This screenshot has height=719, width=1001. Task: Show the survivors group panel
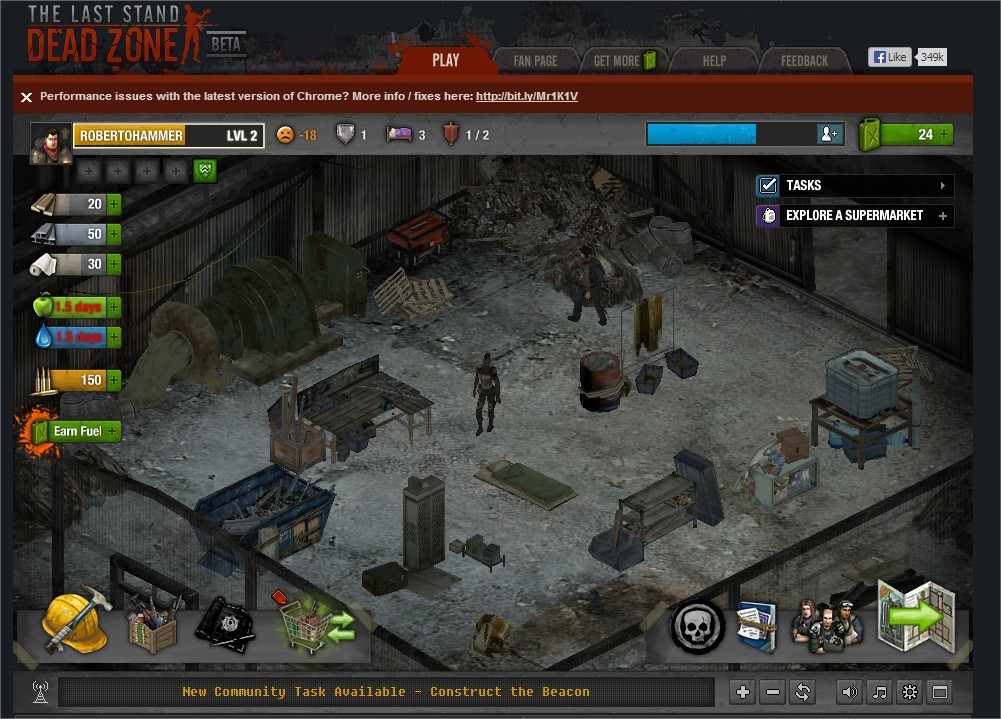[x=826, y=624]
